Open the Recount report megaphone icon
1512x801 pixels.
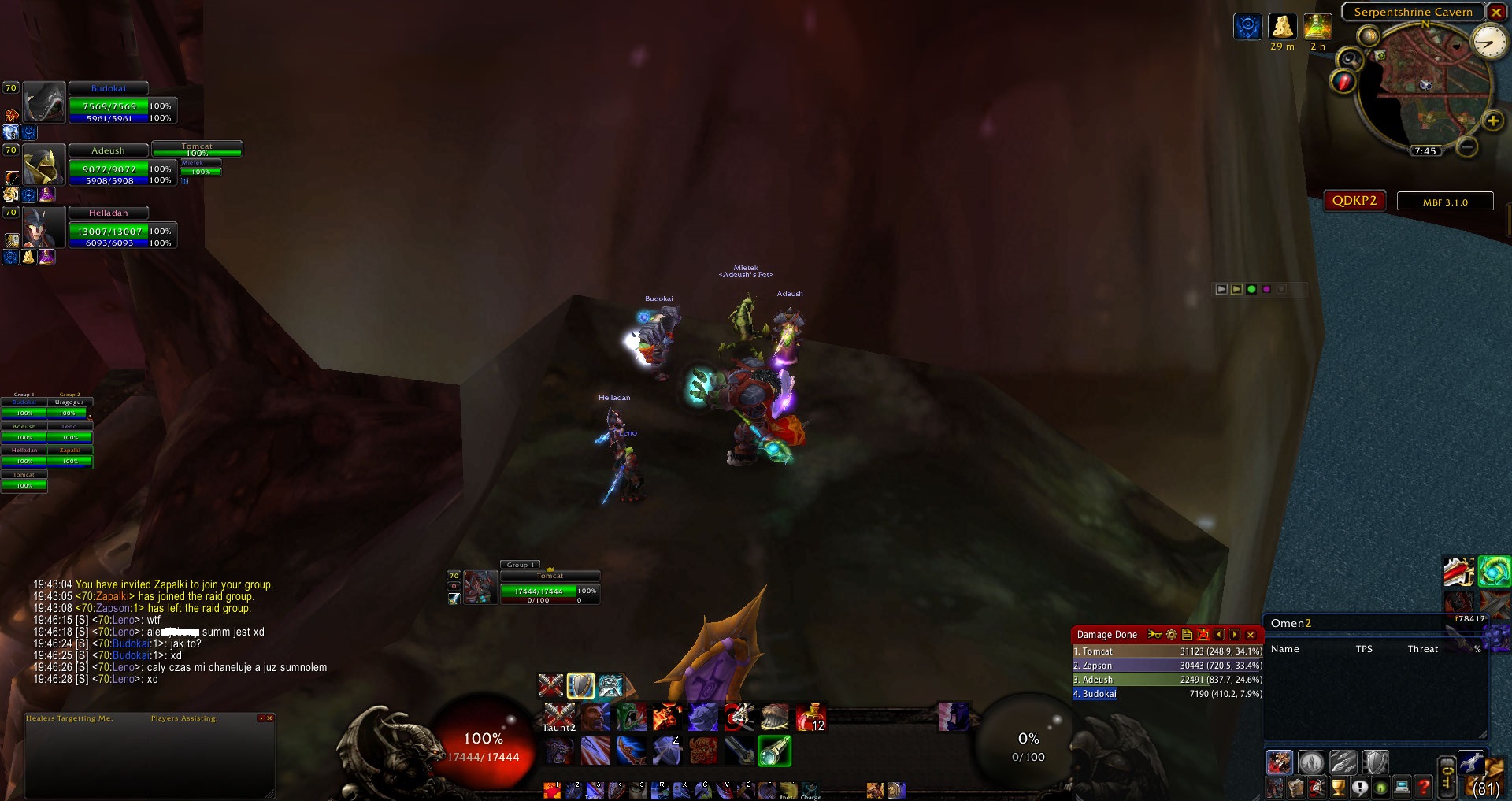pos(1154,635)
